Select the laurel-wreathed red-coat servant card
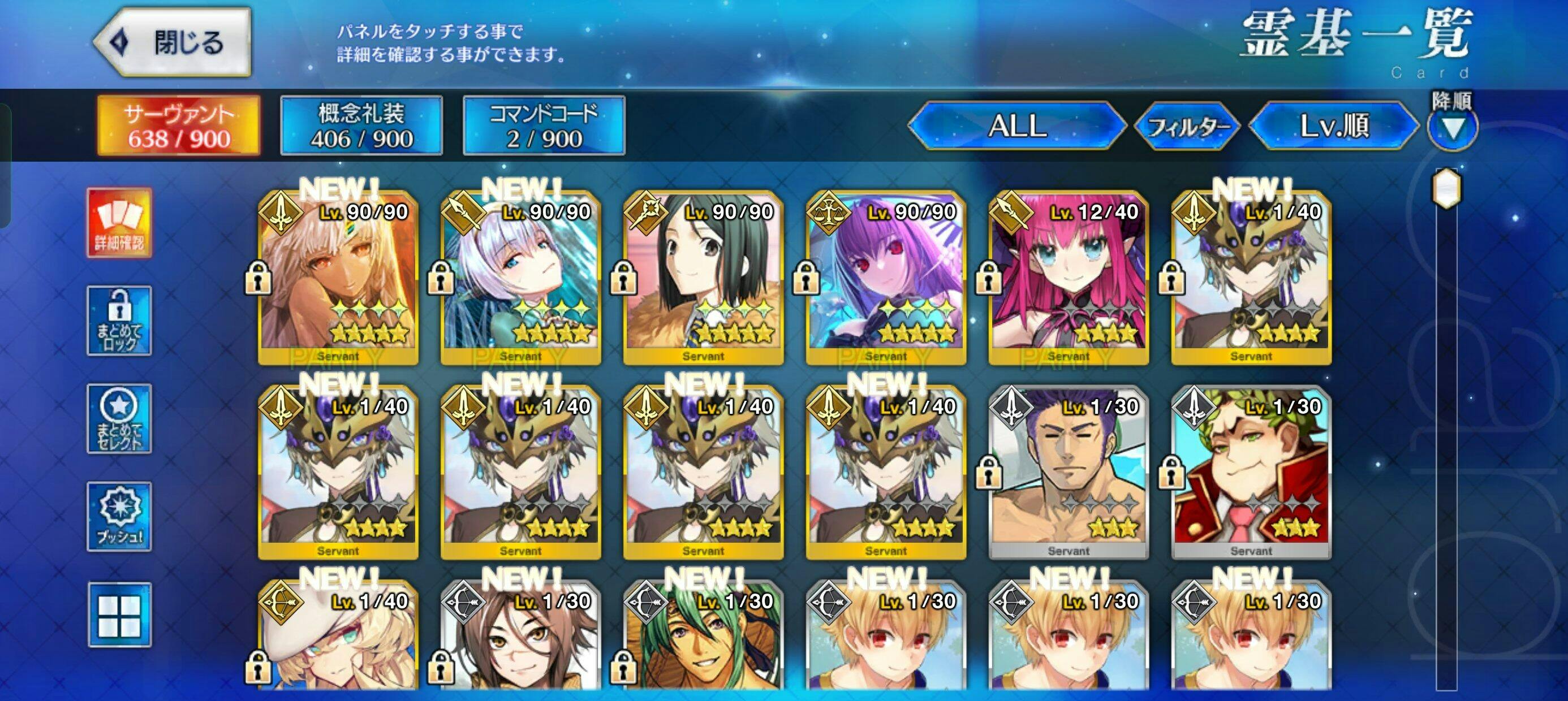The height and width of the screenshot is (701, 1568). coord(1251,473)
